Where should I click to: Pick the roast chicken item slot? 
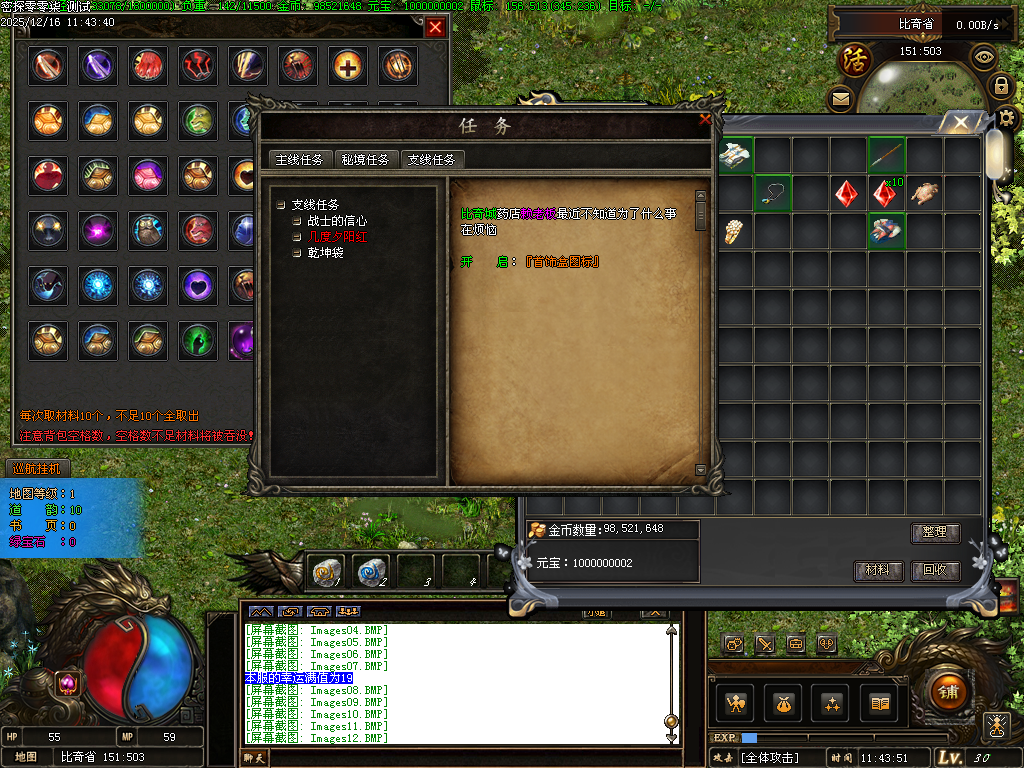924,193
